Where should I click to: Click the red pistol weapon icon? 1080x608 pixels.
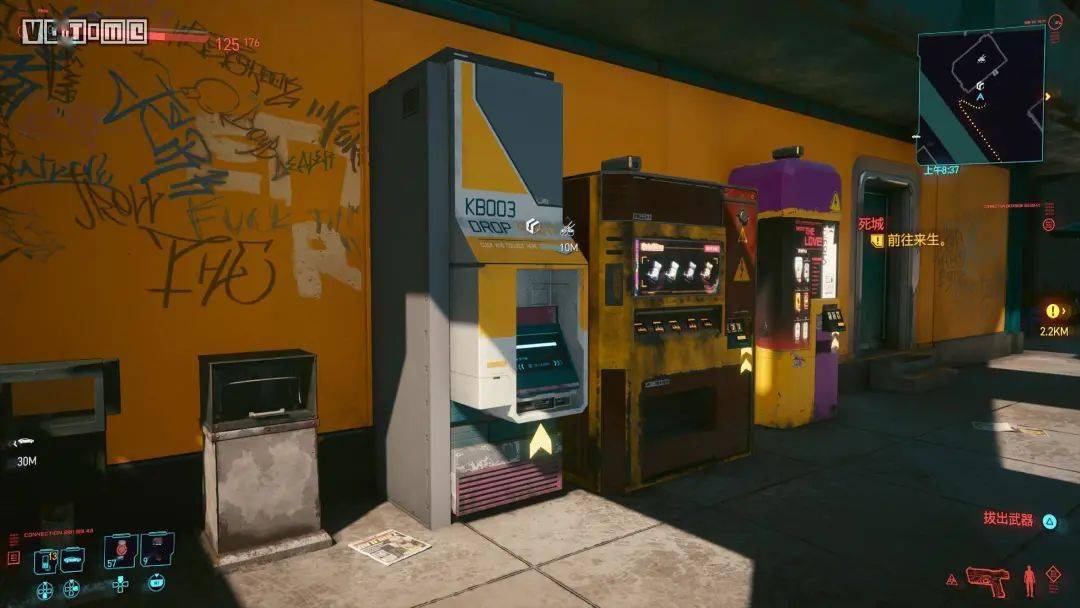pyautogui.click(x=988, y=580)
